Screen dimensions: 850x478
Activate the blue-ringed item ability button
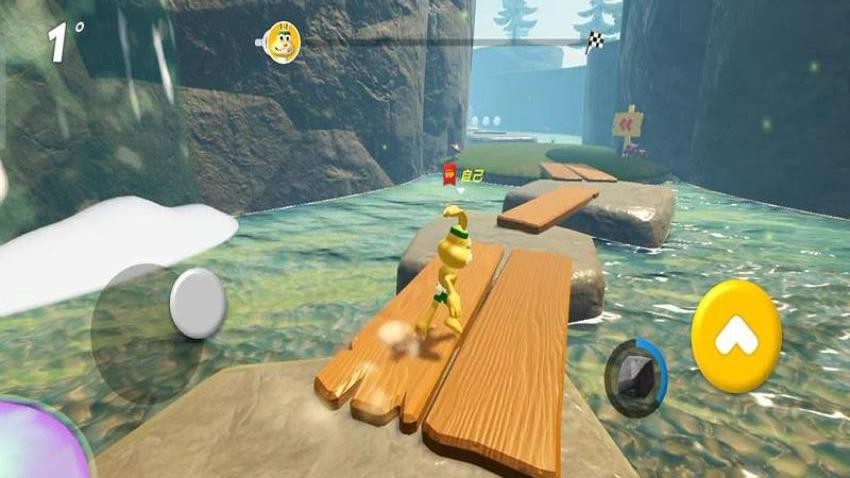pyautogui.click(x=636, y=375)
